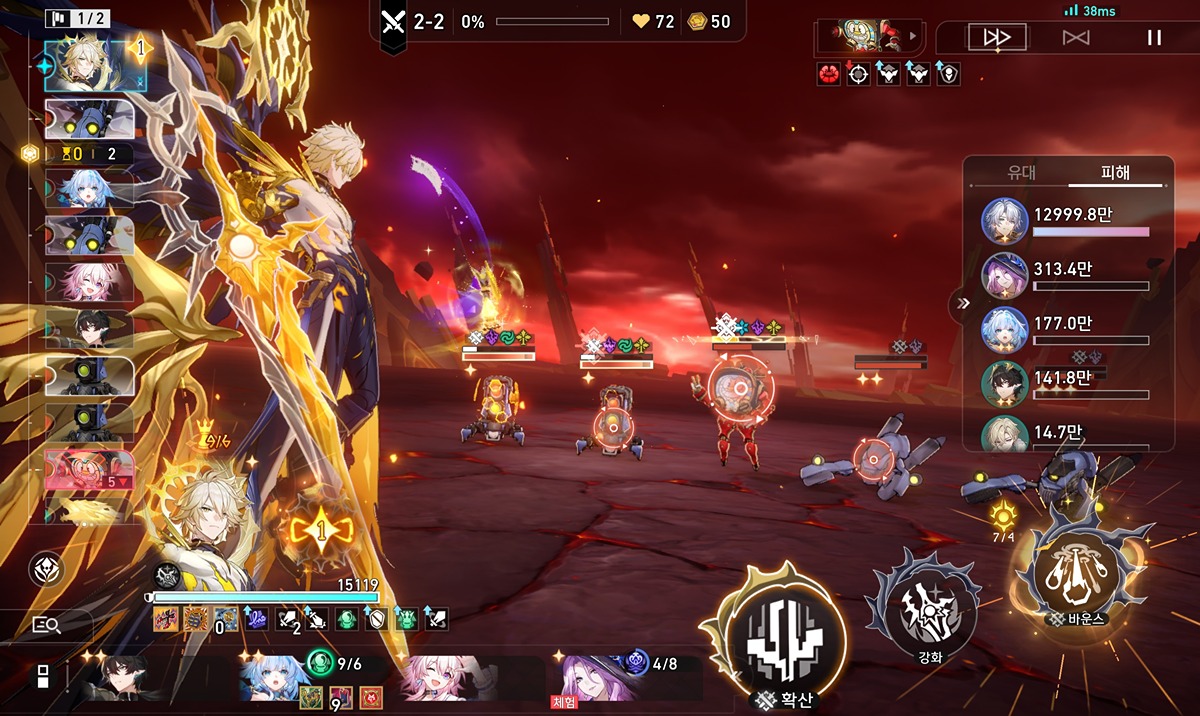Inspect the blonde character's buff icon row

pyautogui.click(x=300, y=620)
